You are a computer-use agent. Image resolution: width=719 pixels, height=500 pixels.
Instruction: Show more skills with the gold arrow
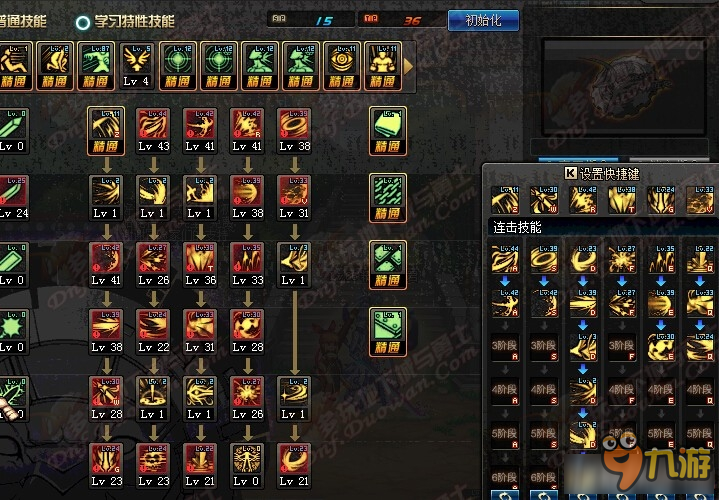[x=409, y=65]
